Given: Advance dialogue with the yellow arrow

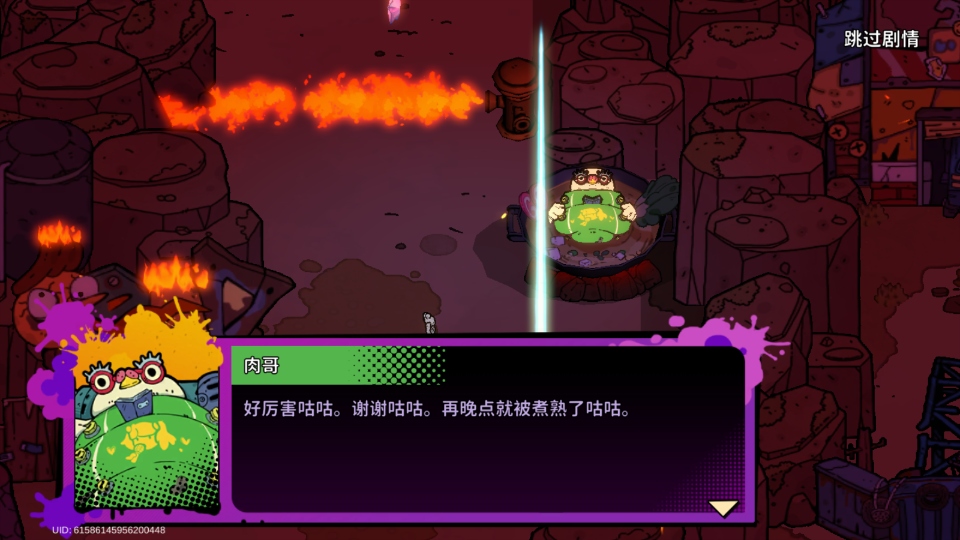Looking at the screenshot, I should pos(723,508).
